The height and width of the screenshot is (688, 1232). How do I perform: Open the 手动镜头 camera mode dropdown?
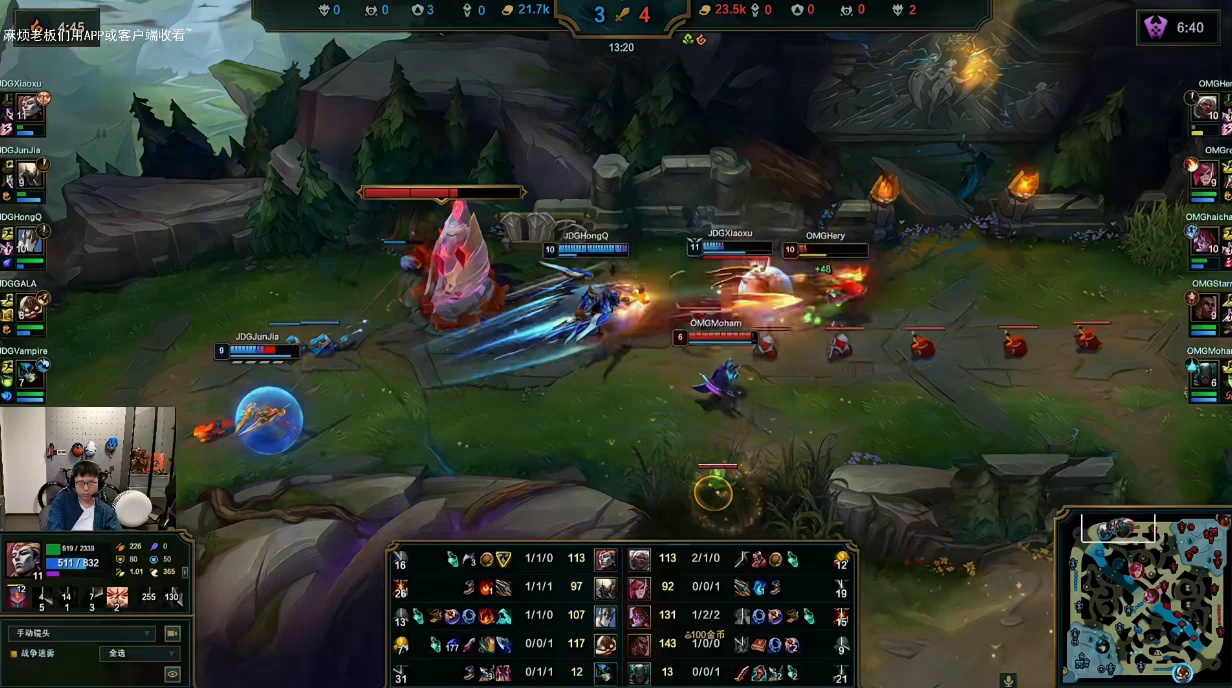pyautogui.click(x=82, y=633)
